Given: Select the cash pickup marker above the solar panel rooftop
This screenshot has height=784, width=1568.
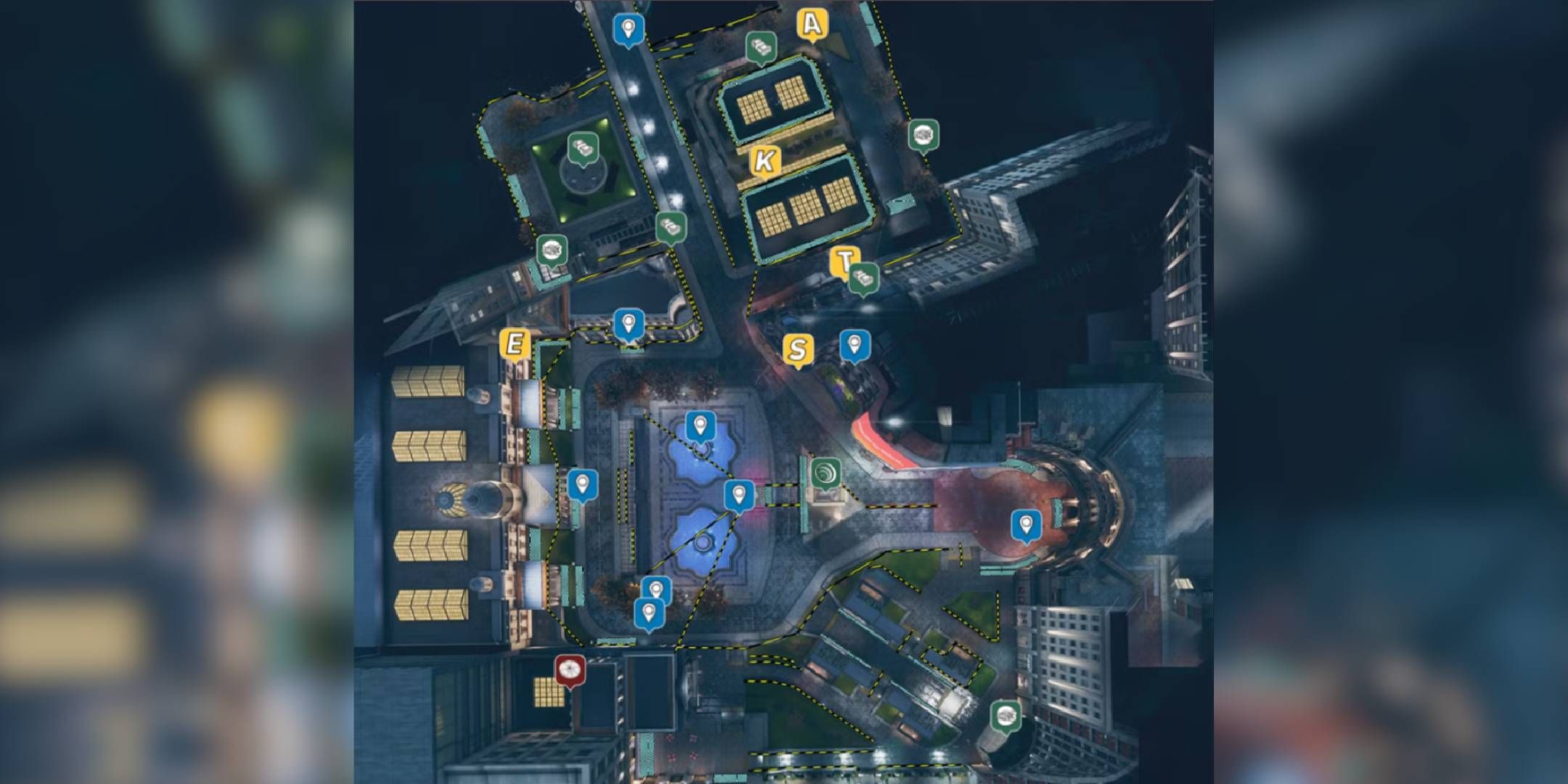Looking at the screenshot, I should (x=760, y=46).
